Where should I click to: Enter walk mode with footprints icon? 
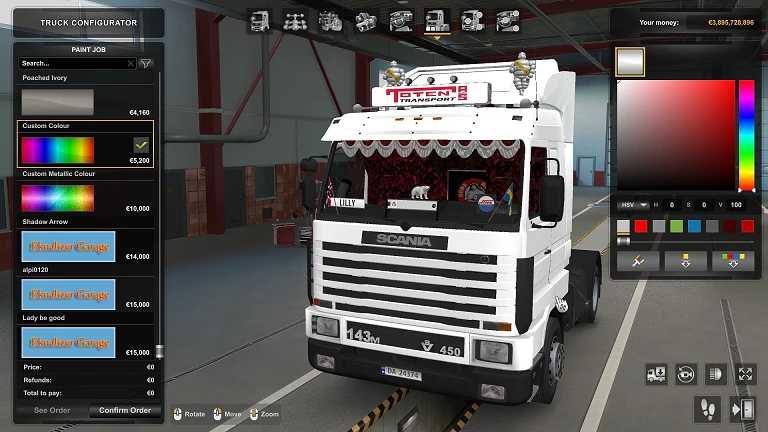point(707,407)
